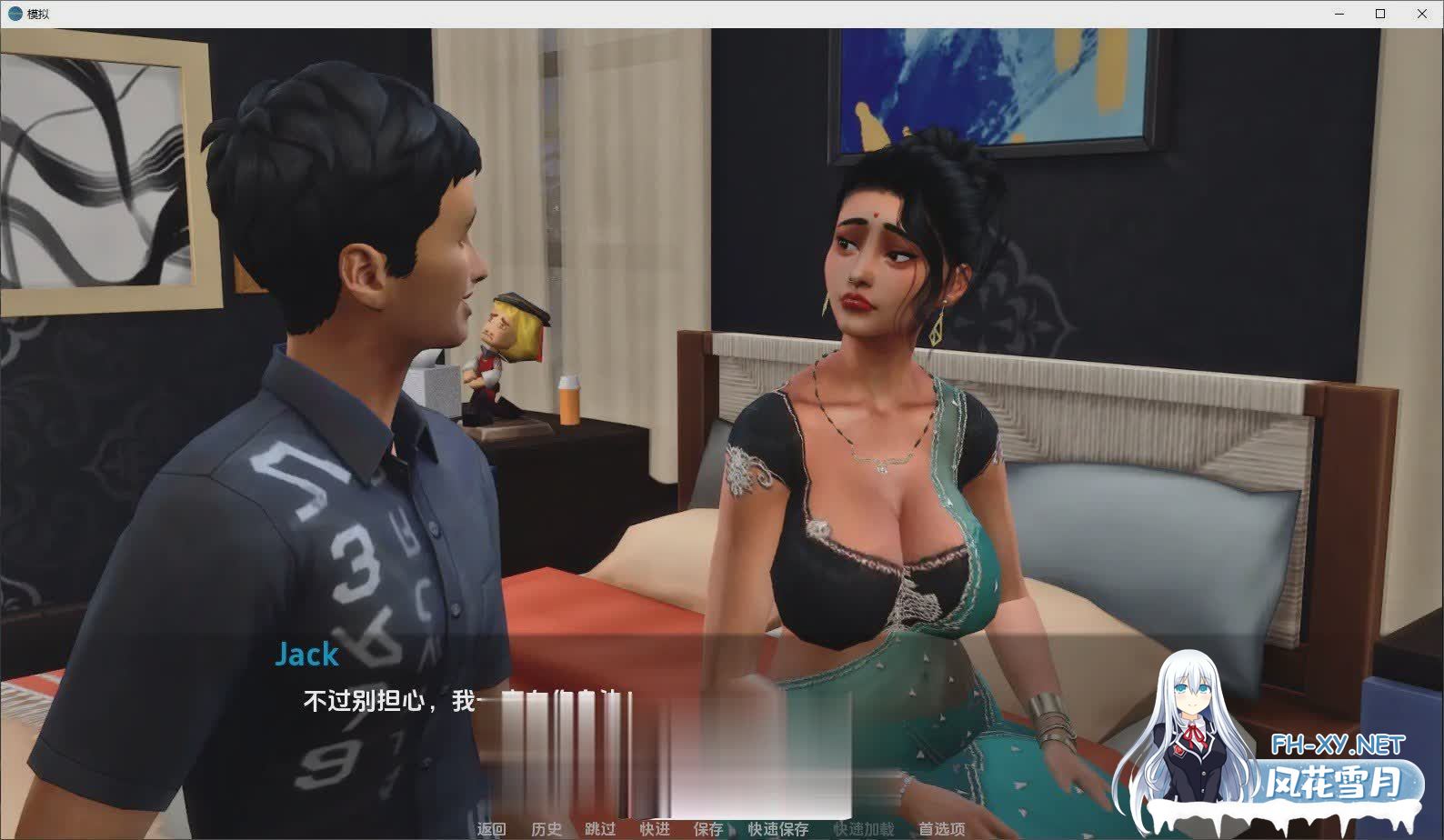Screen dimensions: 1444x840
Task: Click the maximize window control
Action: (x=1379, y=14)
